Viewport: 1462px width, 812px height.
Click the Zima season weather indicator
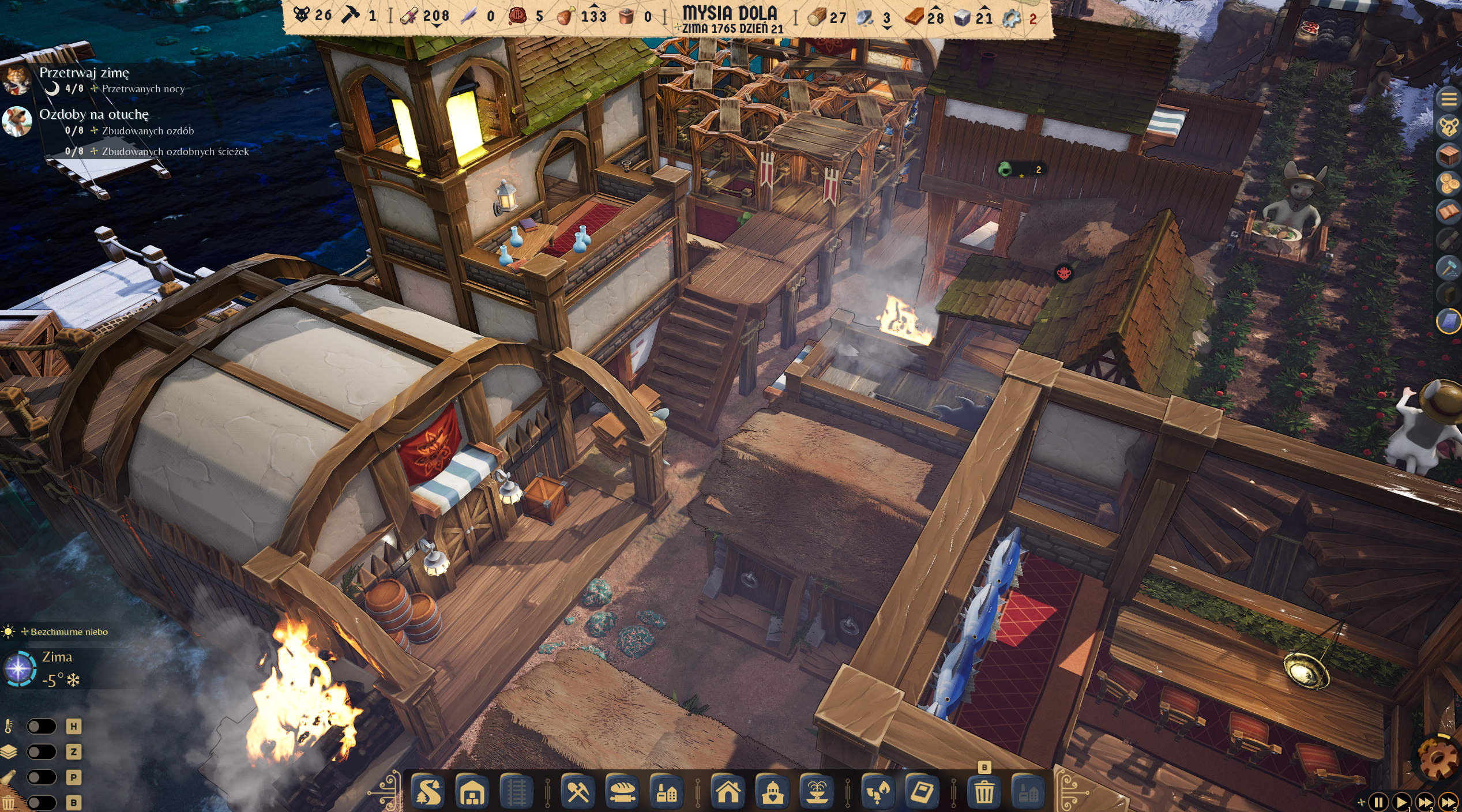57,657
